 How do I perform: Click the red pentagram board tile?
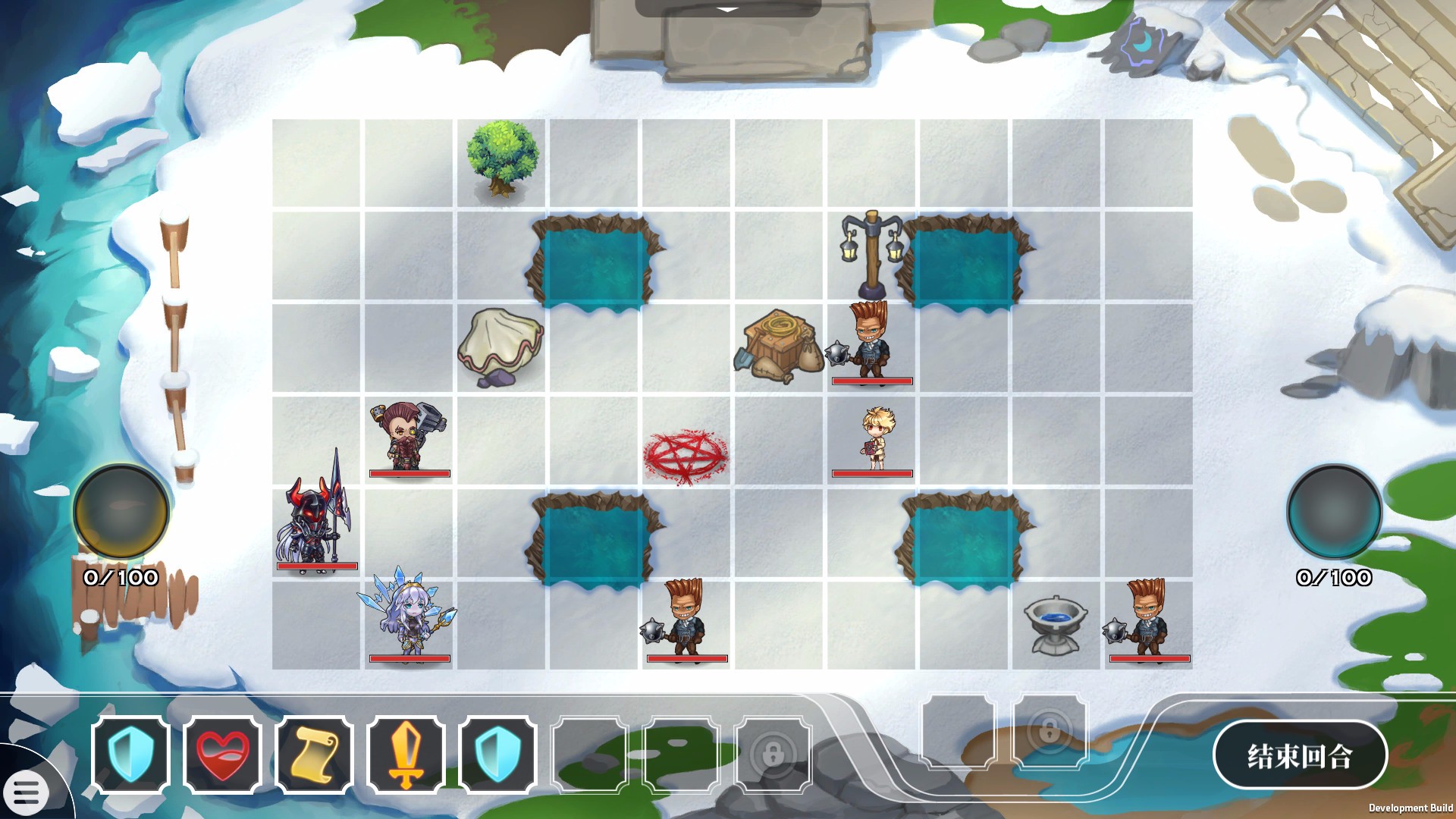(x=686, y=457)
